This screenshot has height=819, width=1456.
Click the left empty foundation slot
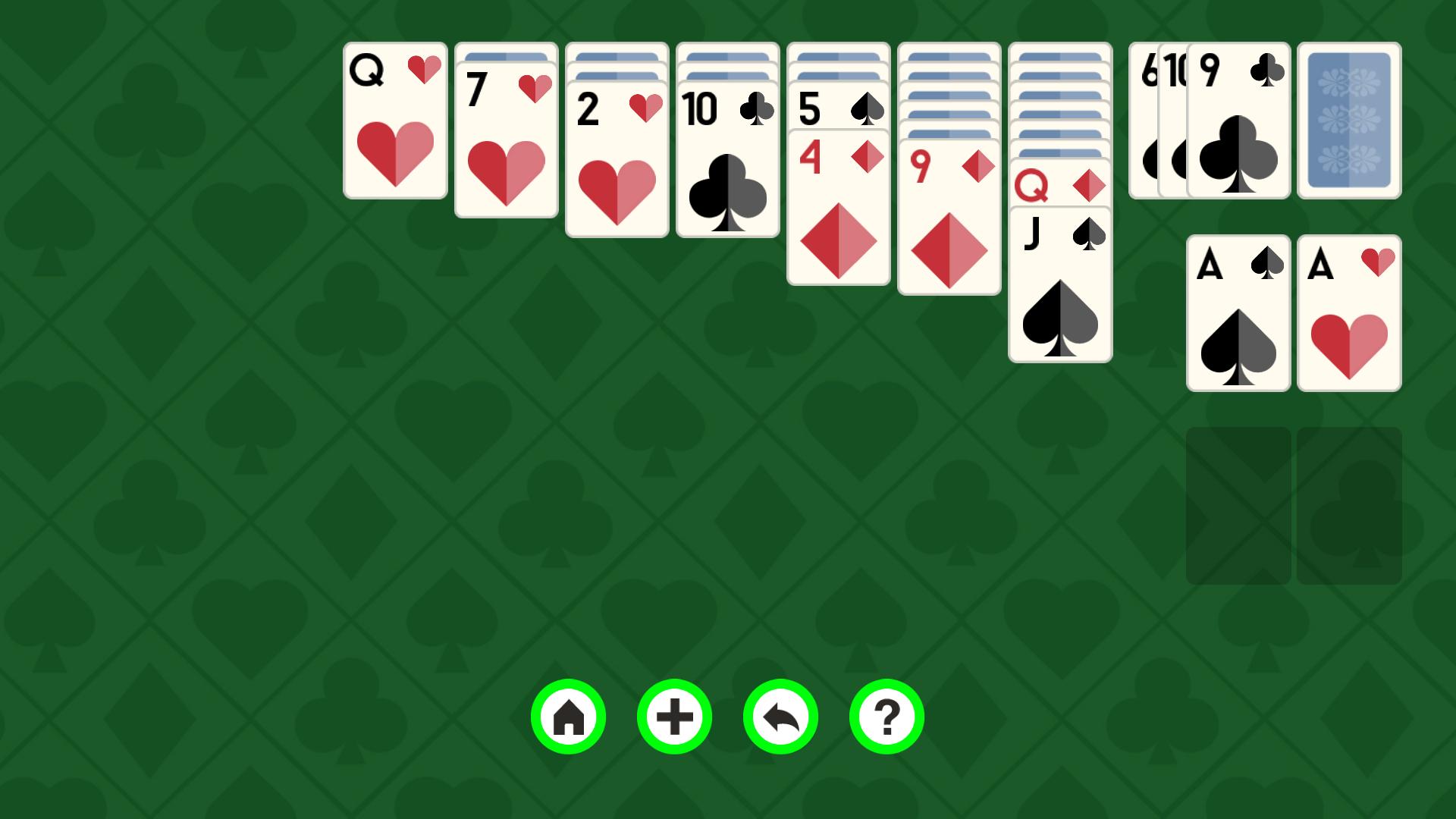click(x=1238, y=504)
